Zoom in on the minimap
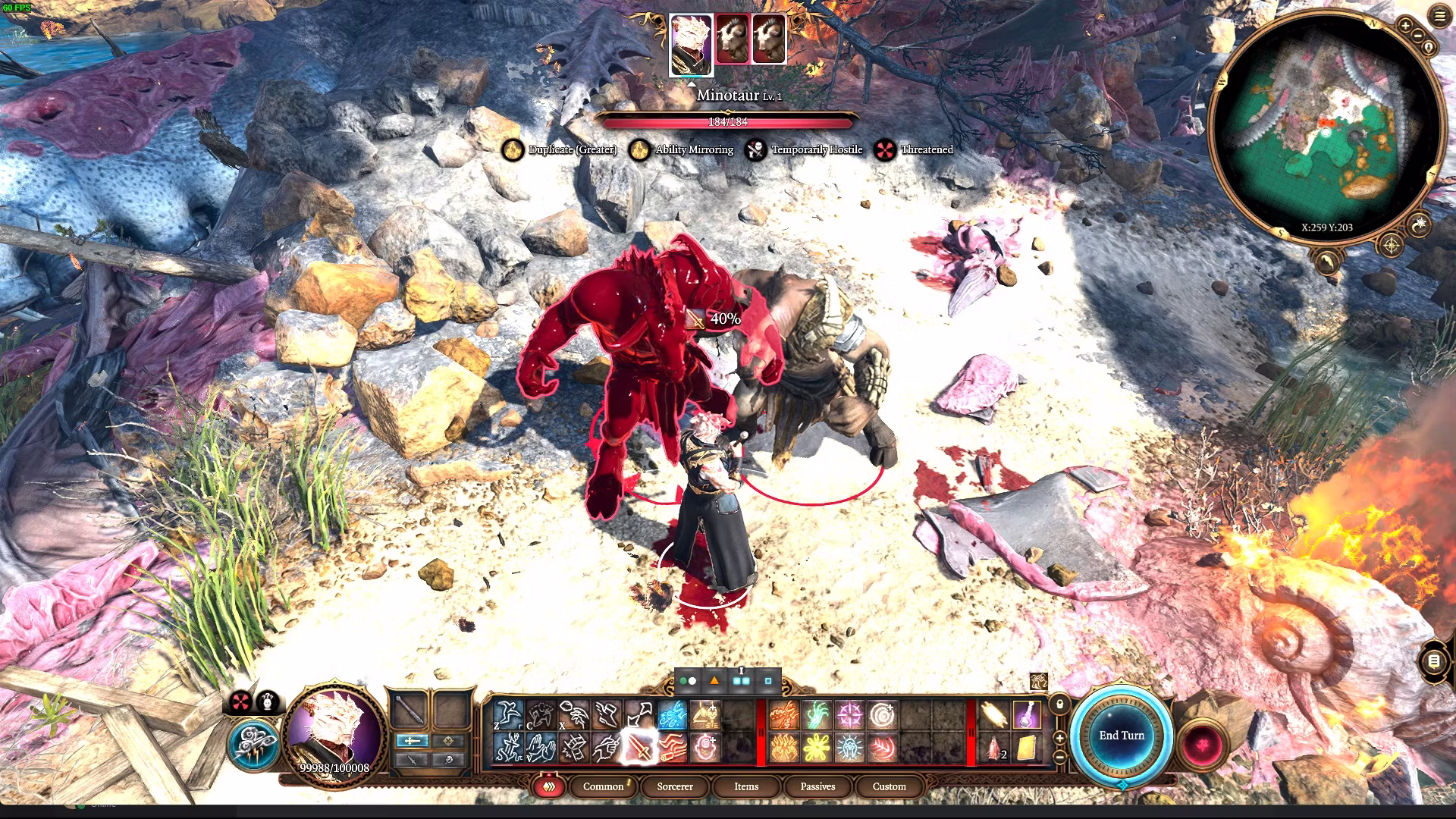This screenshot has width=1456, height=819. click(x=1404, y=27)
